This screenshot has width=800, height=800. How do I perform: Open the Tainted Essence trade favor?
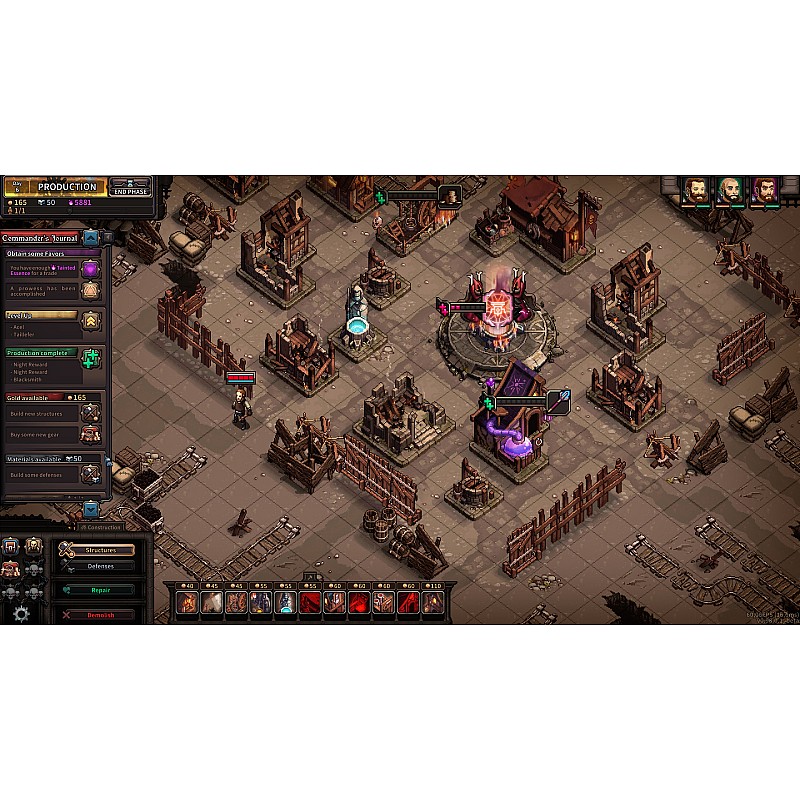(91, 269)
